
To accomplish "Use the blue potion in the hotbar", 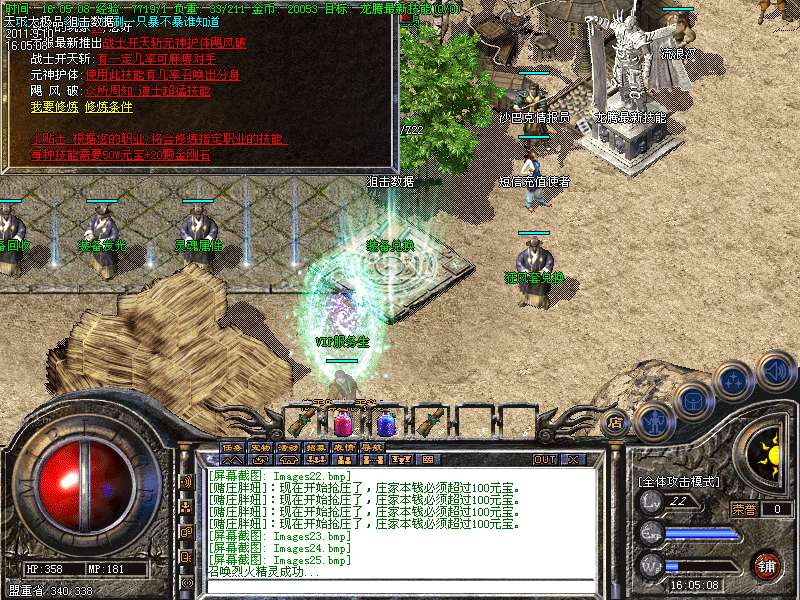I will click(x=386, y=422).
